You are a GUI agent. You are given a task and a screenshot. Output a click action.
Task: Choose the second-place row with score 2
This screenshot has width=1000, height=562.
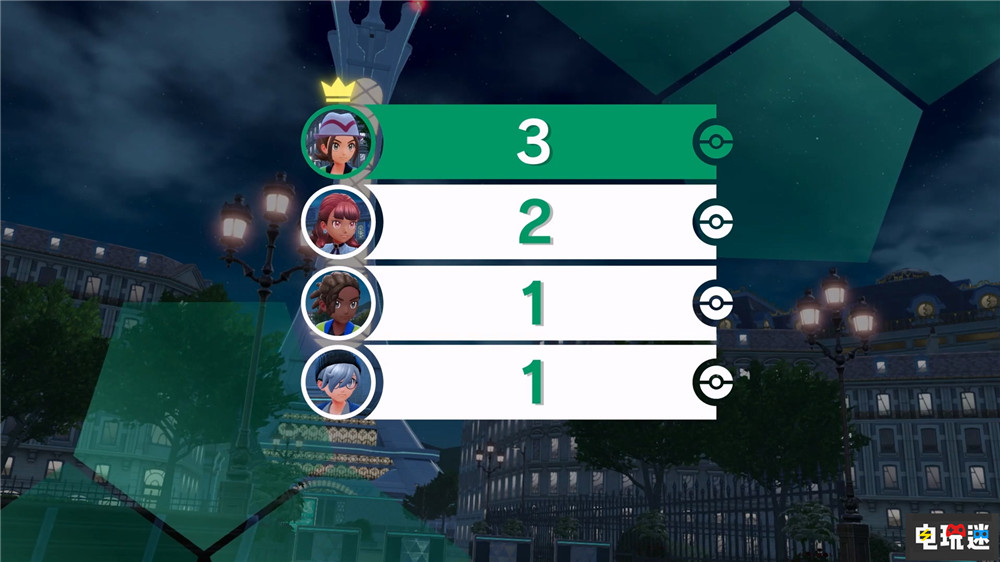click(x=534, y=222)
